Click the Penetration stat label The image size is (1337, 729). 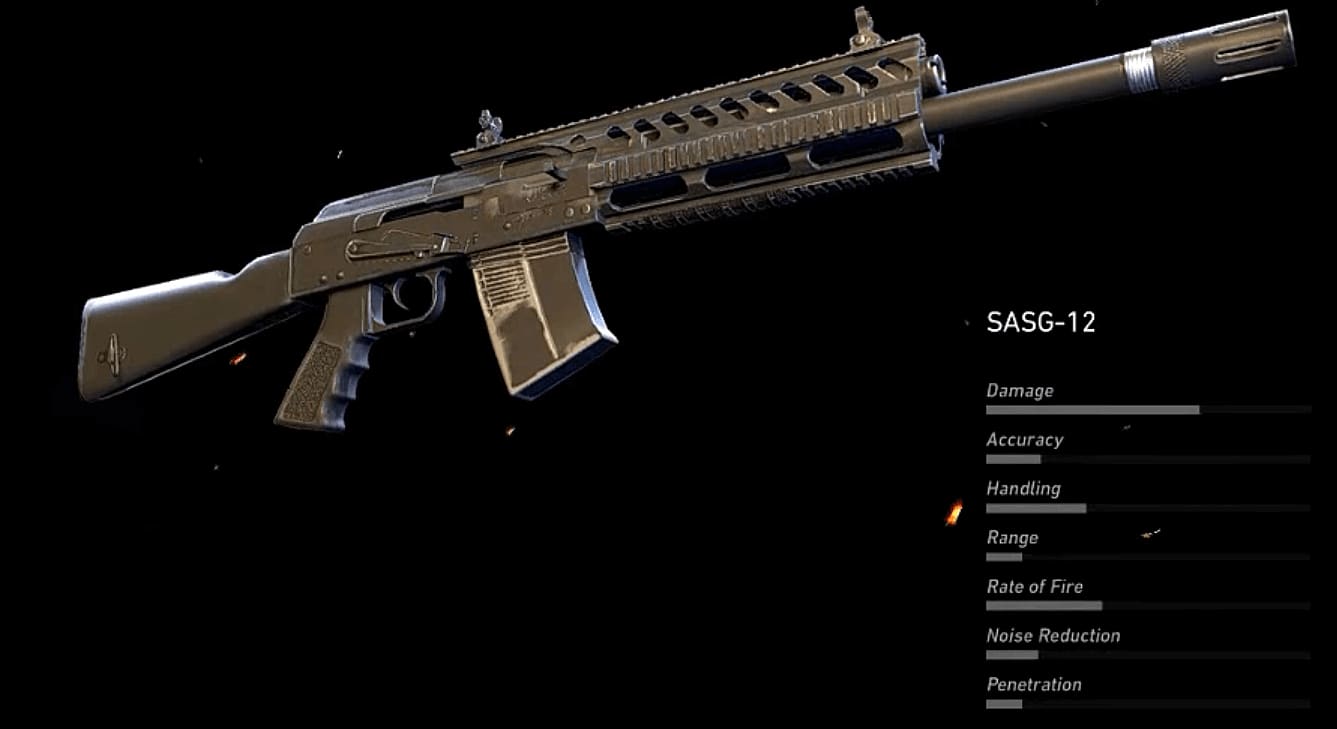(1033, 684)
